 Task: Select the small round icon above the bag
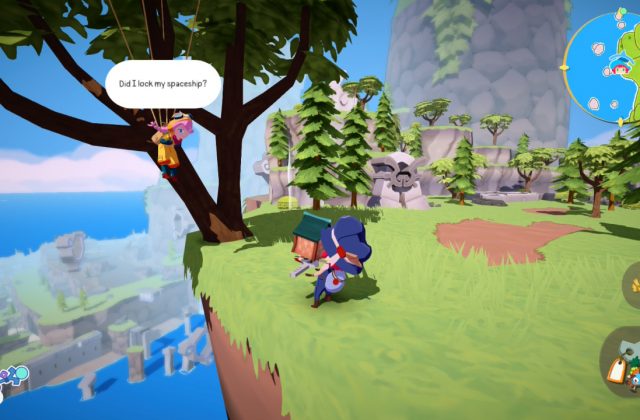point(632,287)
